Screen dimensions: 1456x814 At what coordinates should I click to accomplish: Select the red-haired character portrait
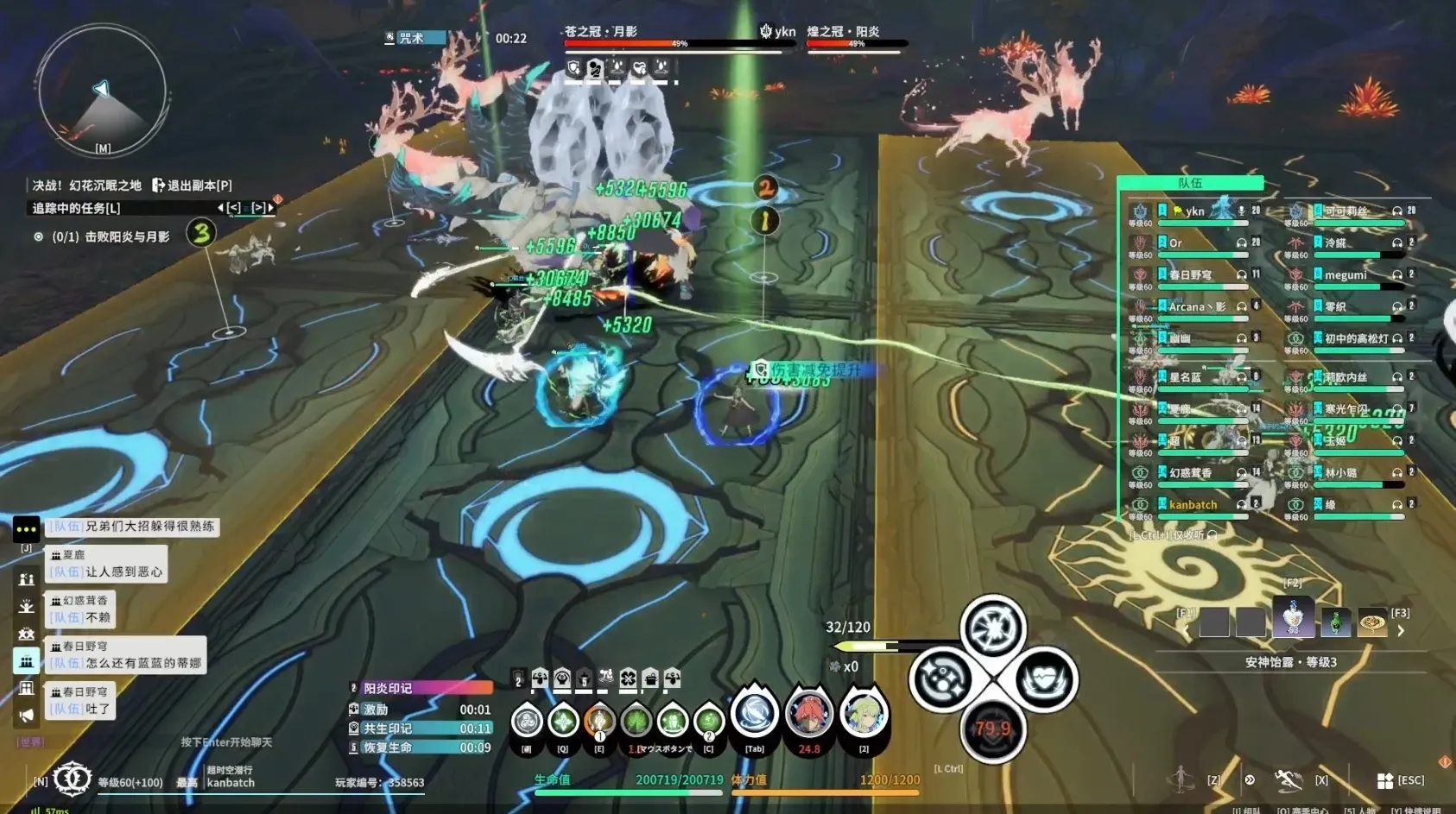coord(809,715)
